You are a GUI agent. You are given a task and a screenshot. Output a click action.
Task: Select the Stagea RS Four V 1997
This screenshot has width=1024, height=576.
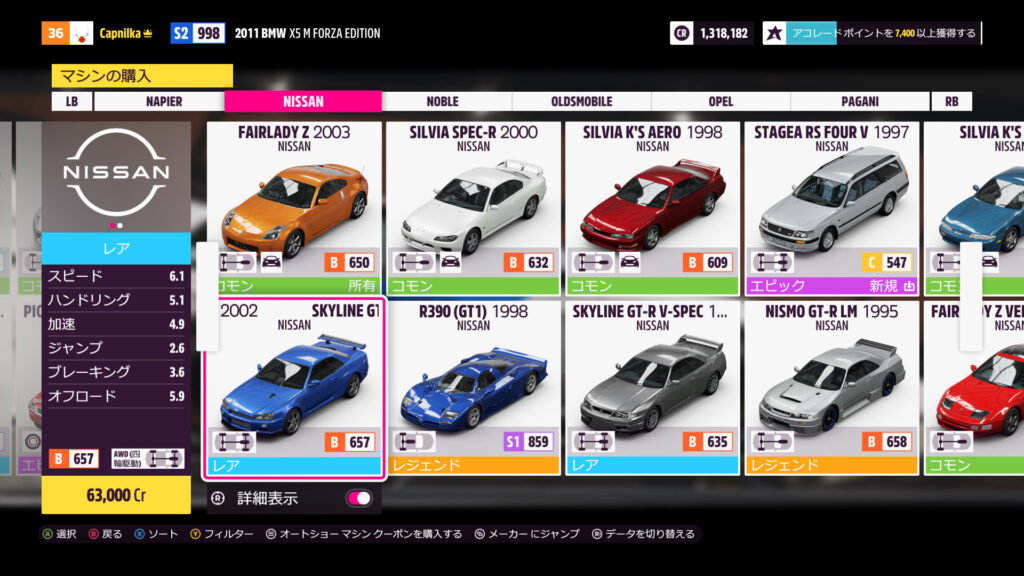point(831,208)
